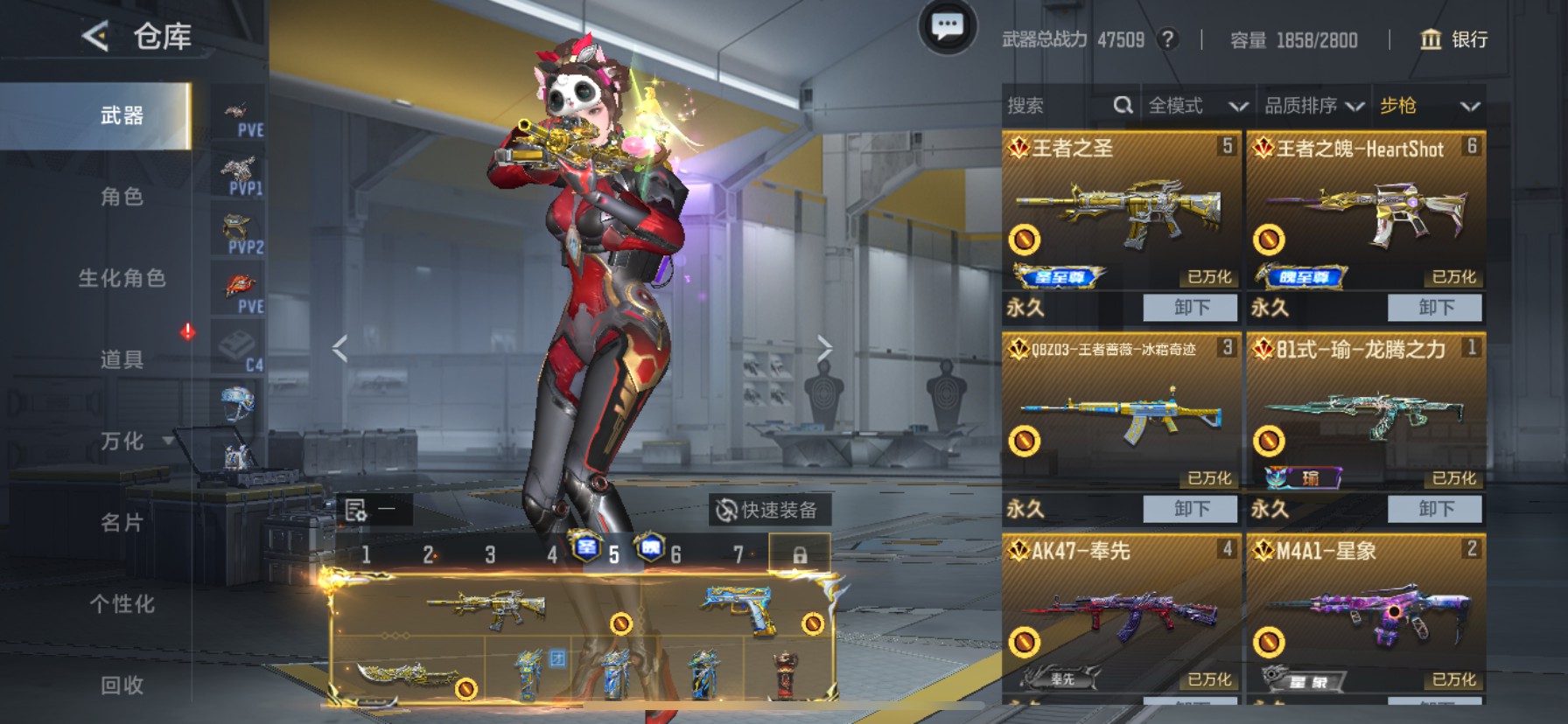The height and width of the screenshot is (724, 1568).
Task: Select the M4A1-星象 weapon card
Action: (1365, 616)
